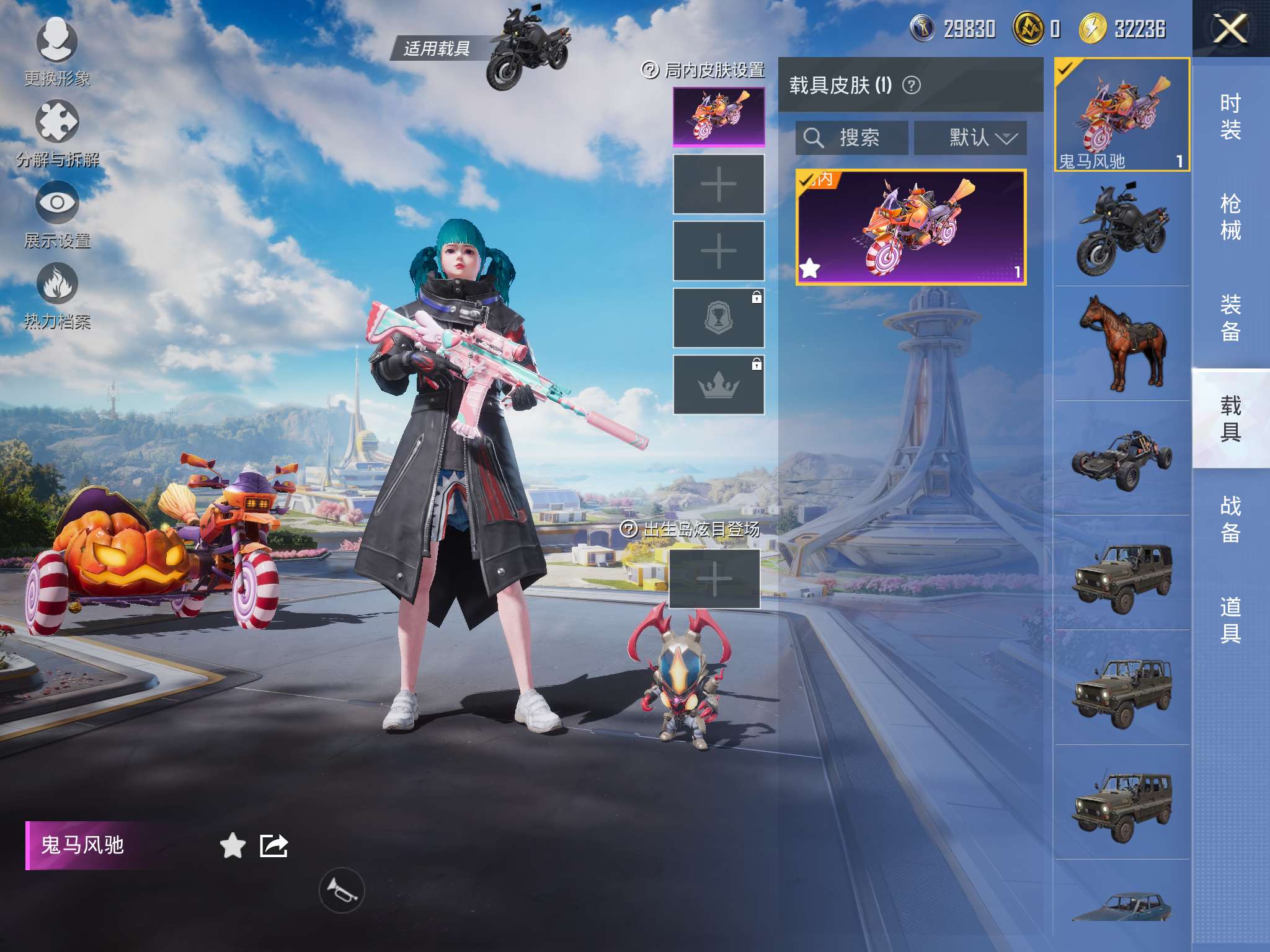Switch to the 道具 items tab
1270x952 pixels.
pyautogui.click(x=1230, y=620)
